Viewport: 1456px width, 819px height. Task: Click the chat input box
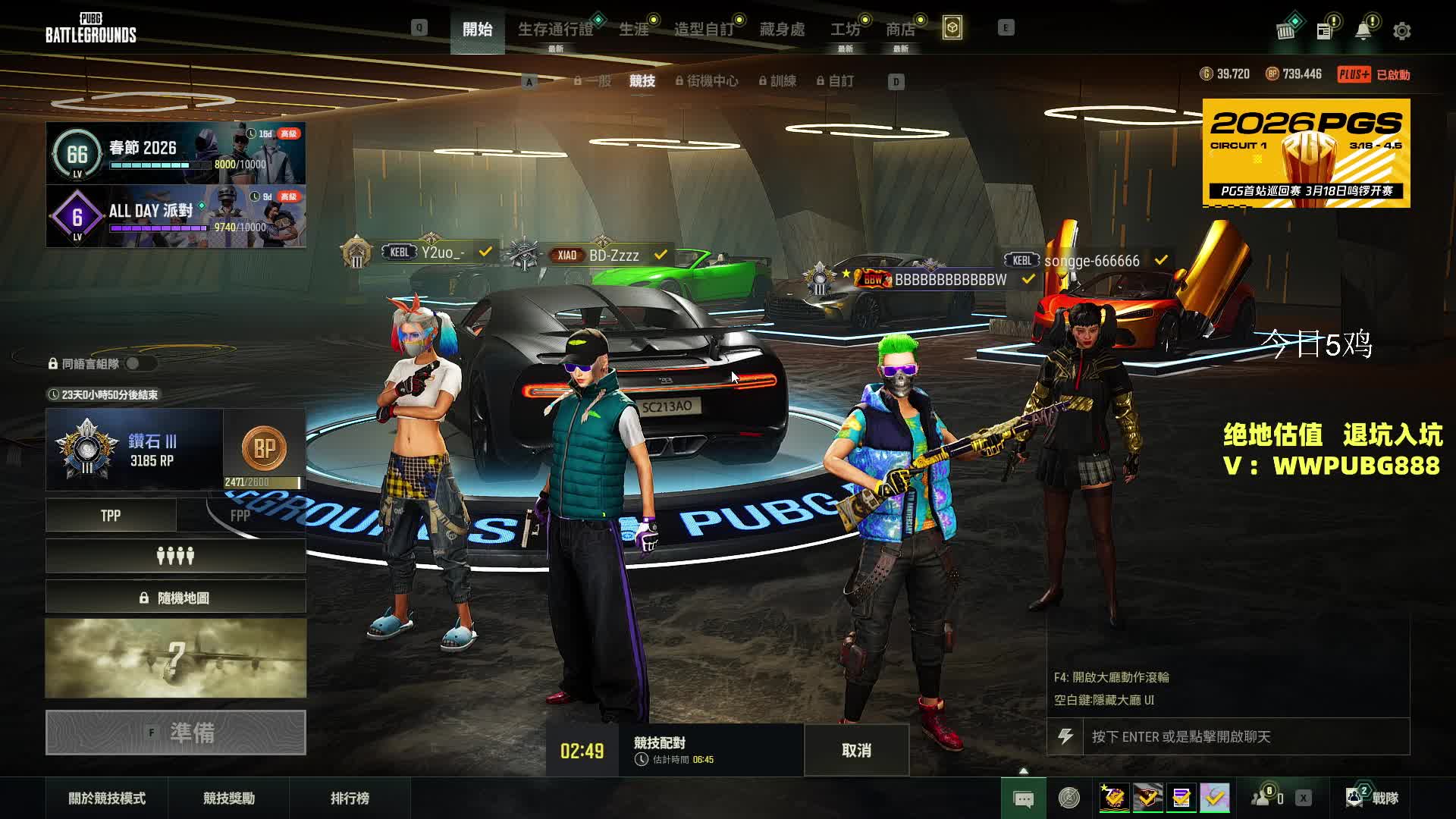[x=1245, y=736]
